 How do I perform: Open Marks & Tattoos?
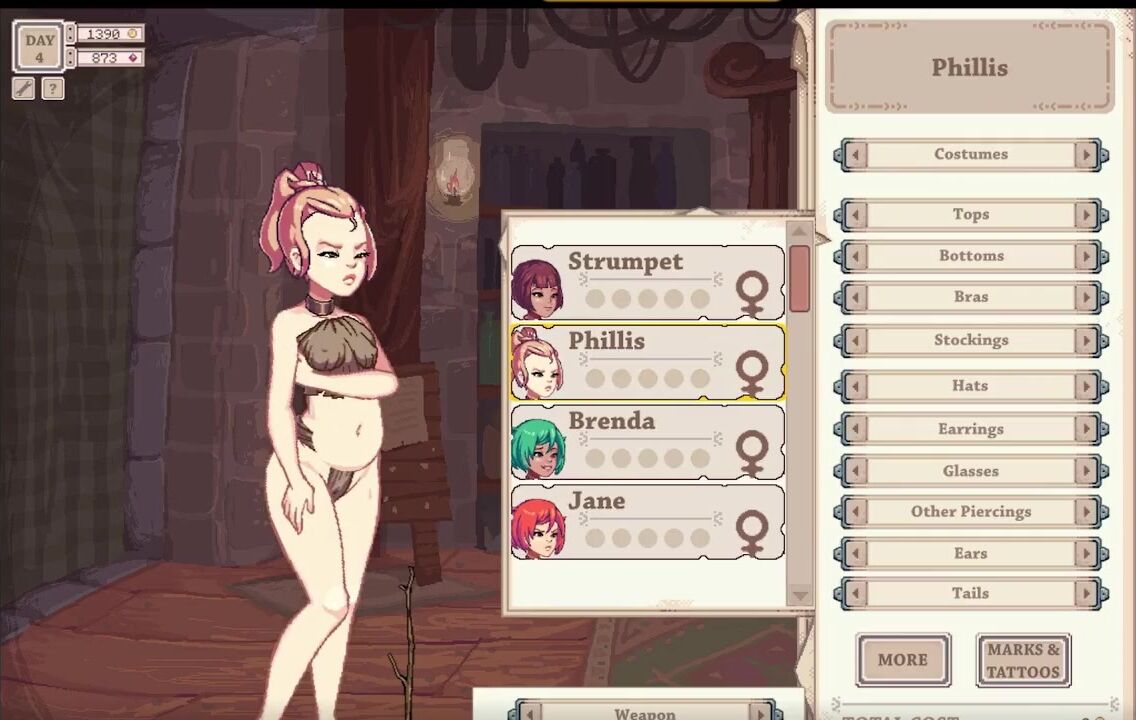click(1023, 660)
